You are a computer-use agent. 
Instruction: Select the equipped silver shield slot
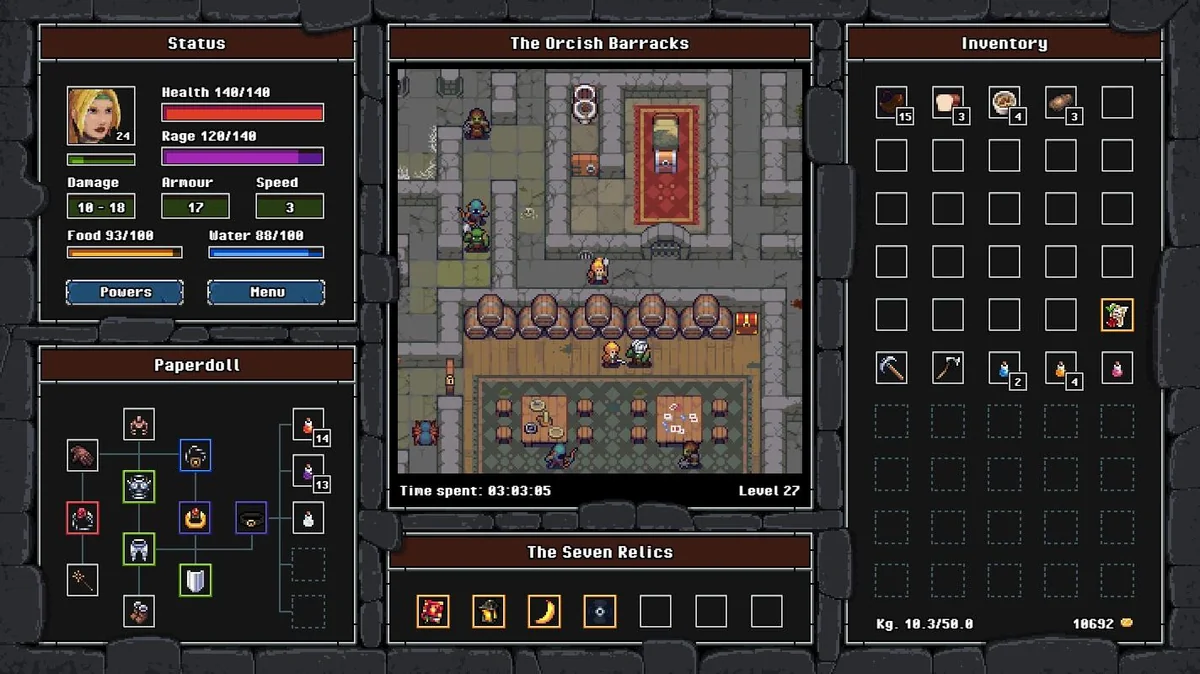point(195,580)
